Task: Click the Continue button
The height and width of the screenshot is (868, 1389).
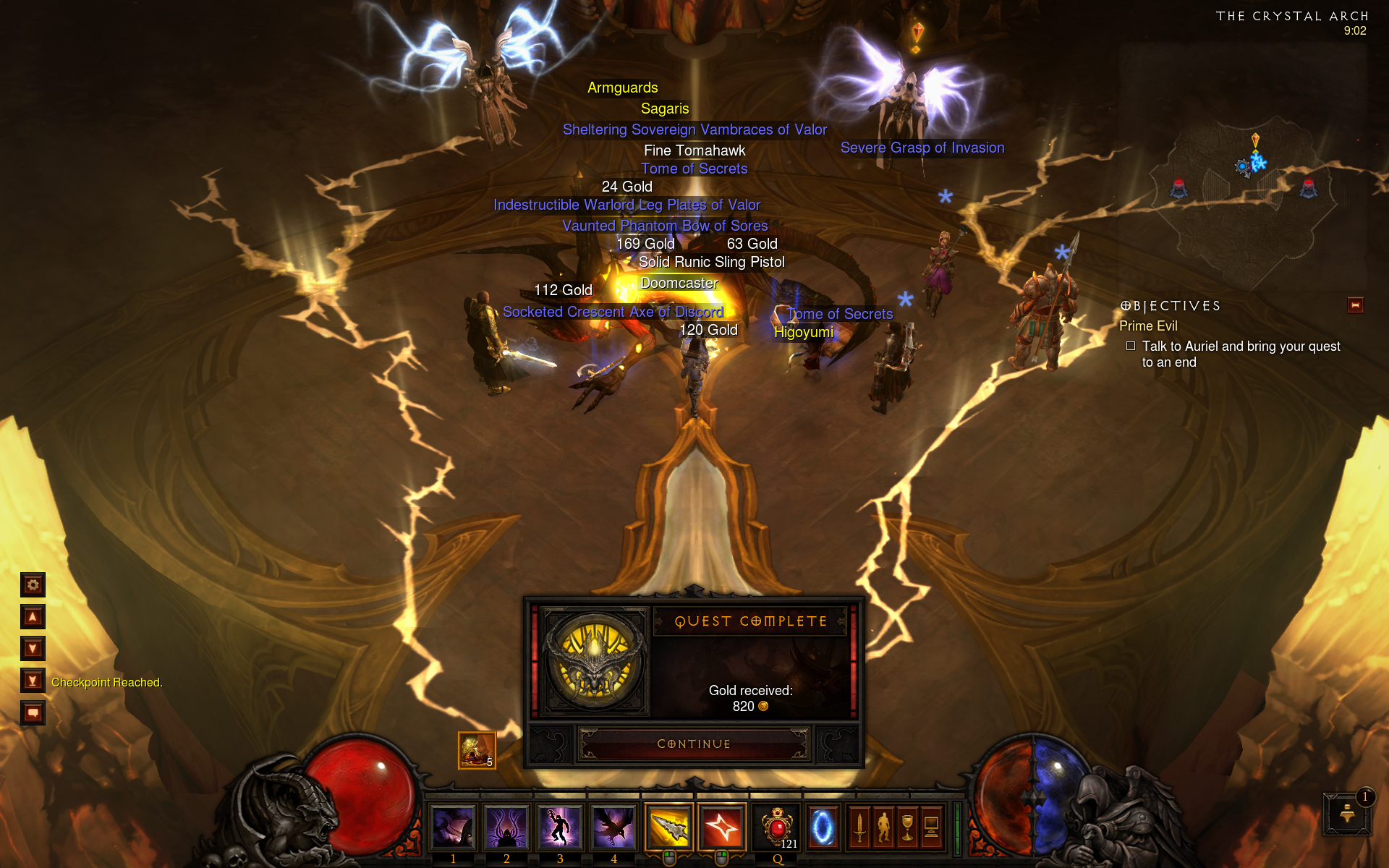Action: tap(694, 744)
